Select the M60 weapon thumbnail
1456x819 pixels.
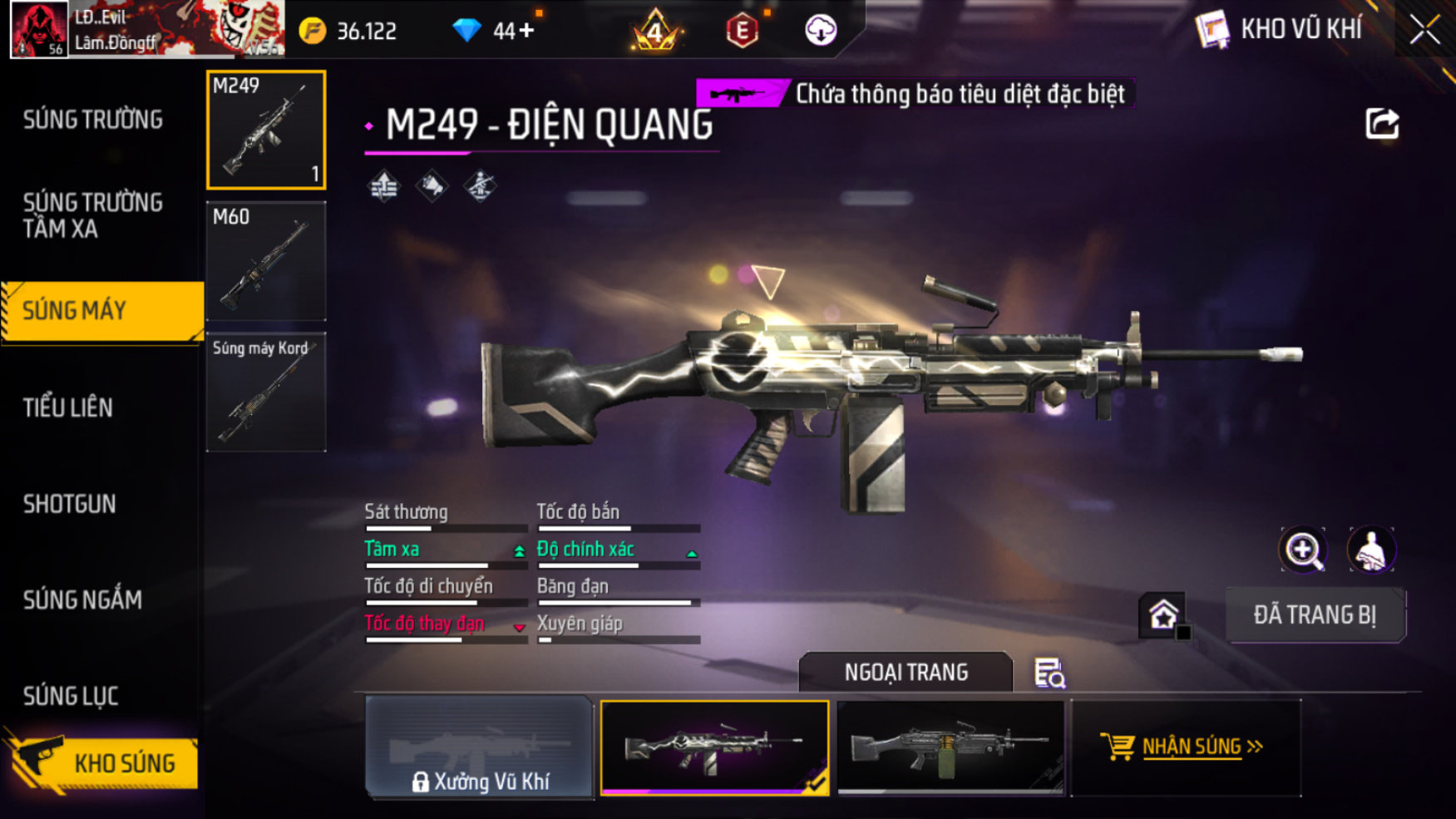(266, 261)
